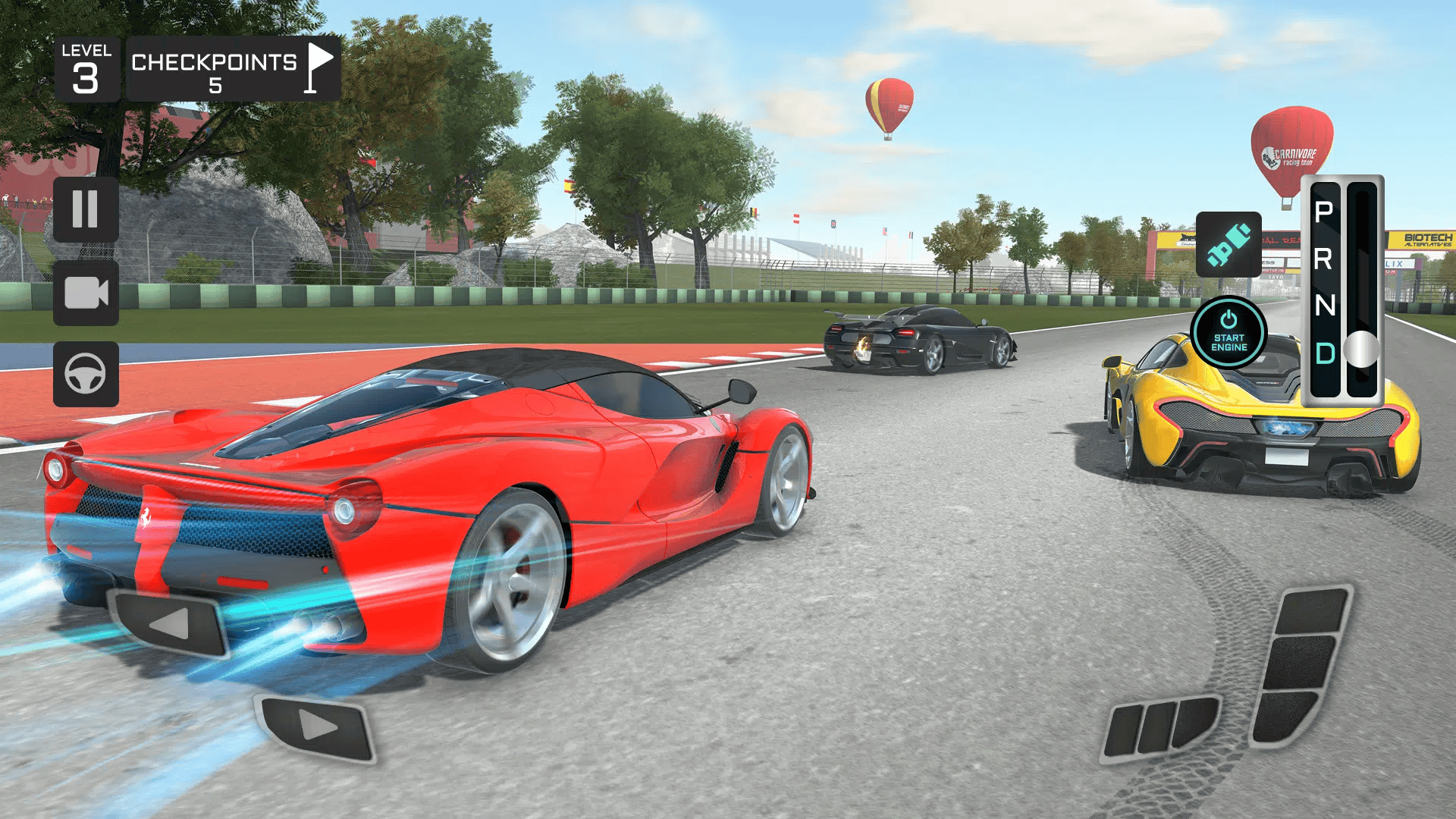
Task: Shift gear to Park (P)
Action: pos(1324,212)
